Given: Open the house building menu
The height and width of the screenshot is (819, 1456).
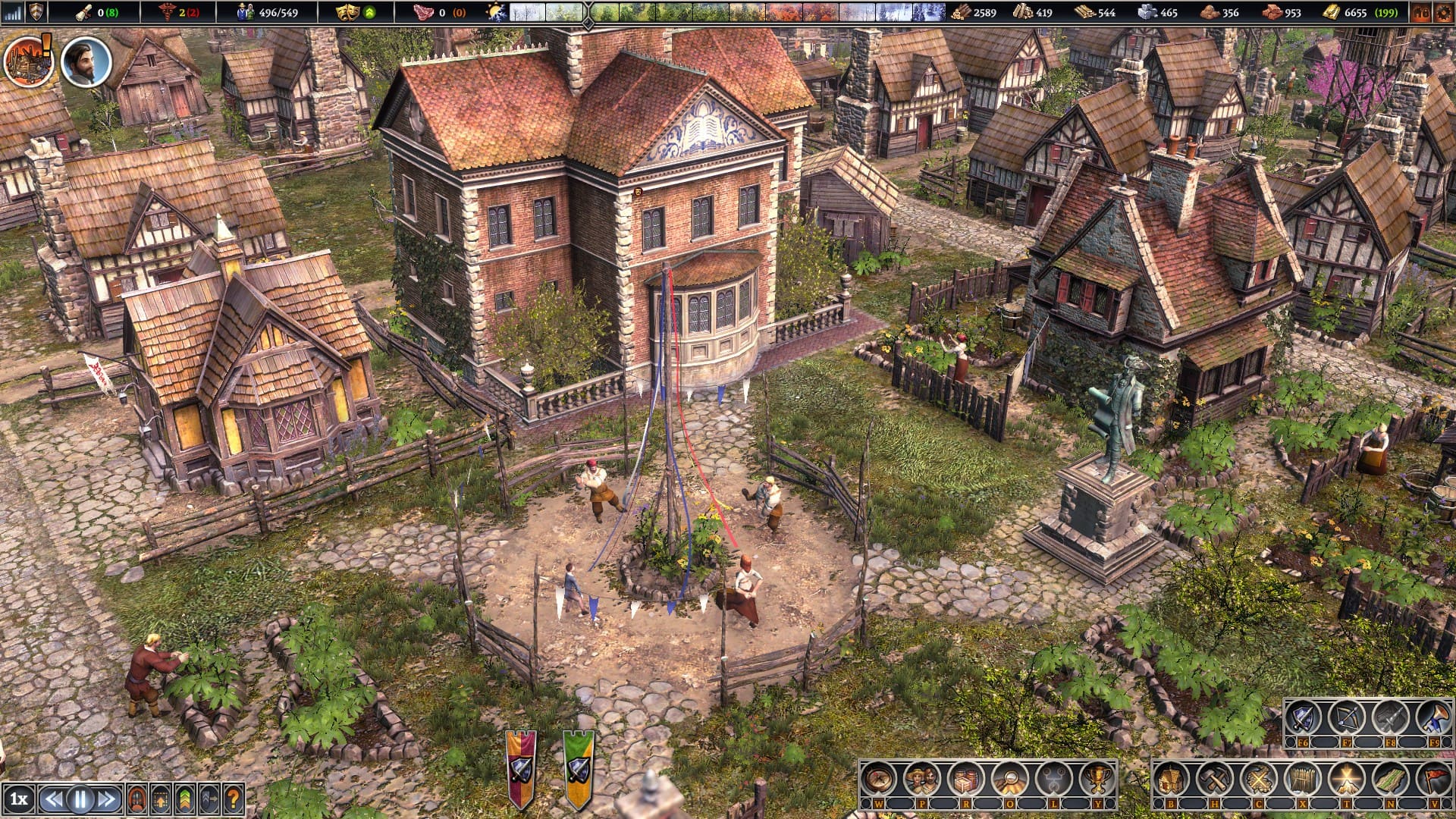Looking at the screenshot, I should (1171, 780).
